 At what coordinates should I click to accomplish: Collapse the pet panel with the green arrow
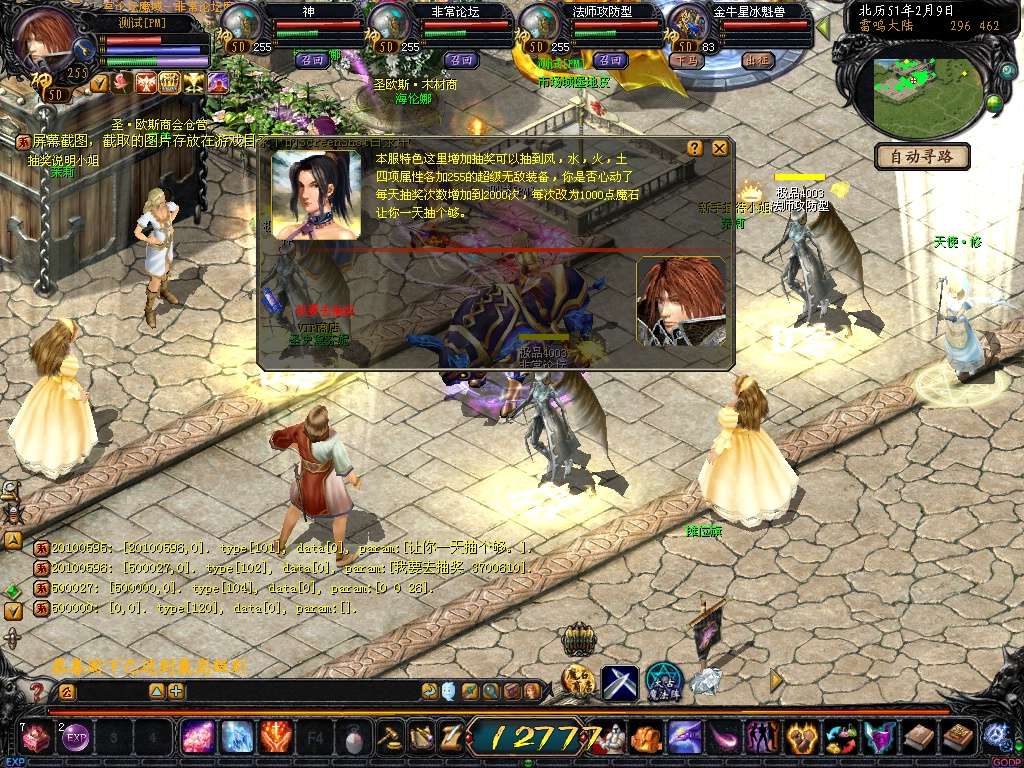tap(823, 27)
